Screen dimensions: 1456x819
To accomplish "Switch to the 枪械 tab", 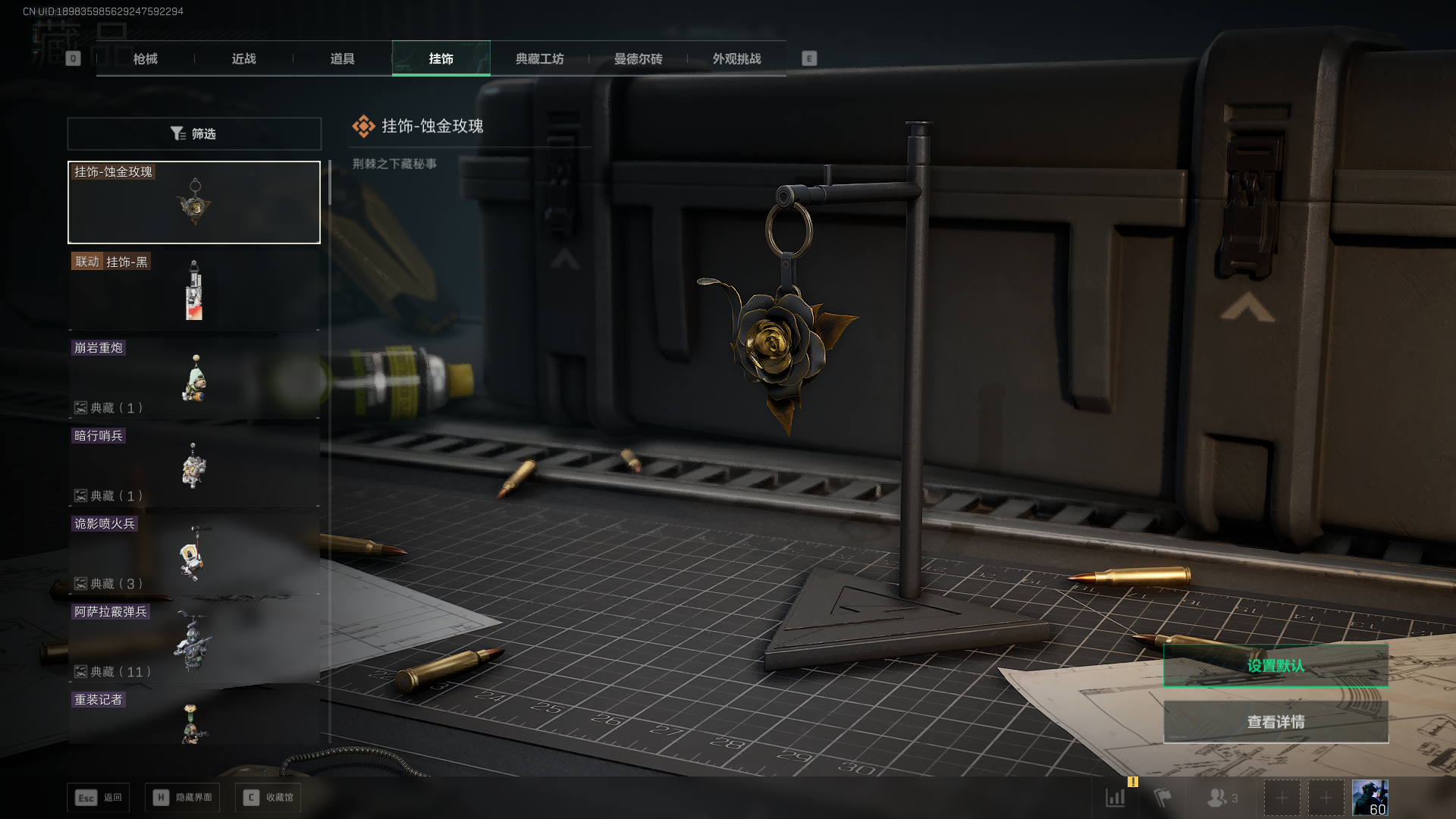I will tap(145, 58).
